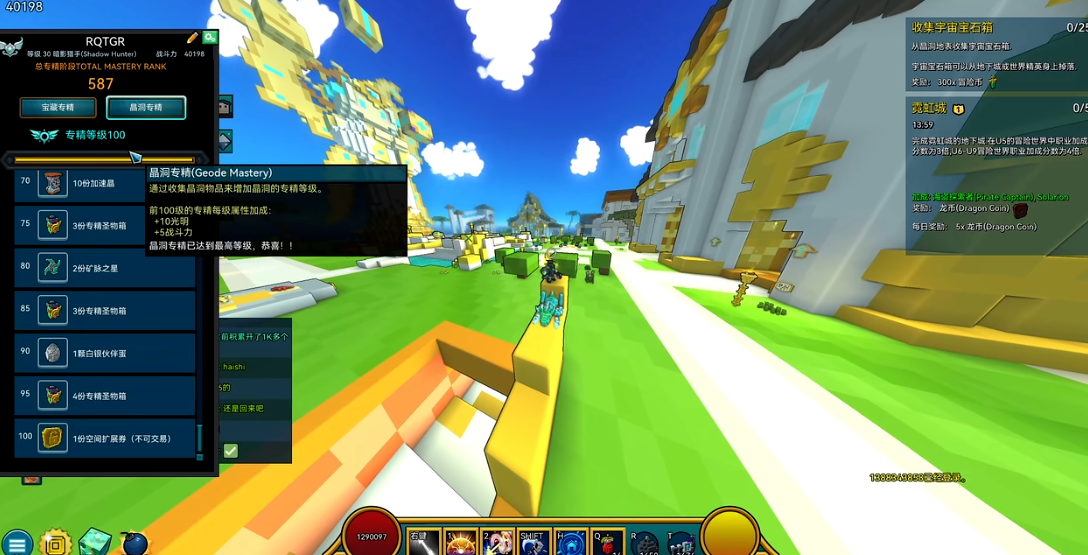Click the green icon at panel's top corner
Viewport: 1088px width, 555px height.
coord(210,37)
